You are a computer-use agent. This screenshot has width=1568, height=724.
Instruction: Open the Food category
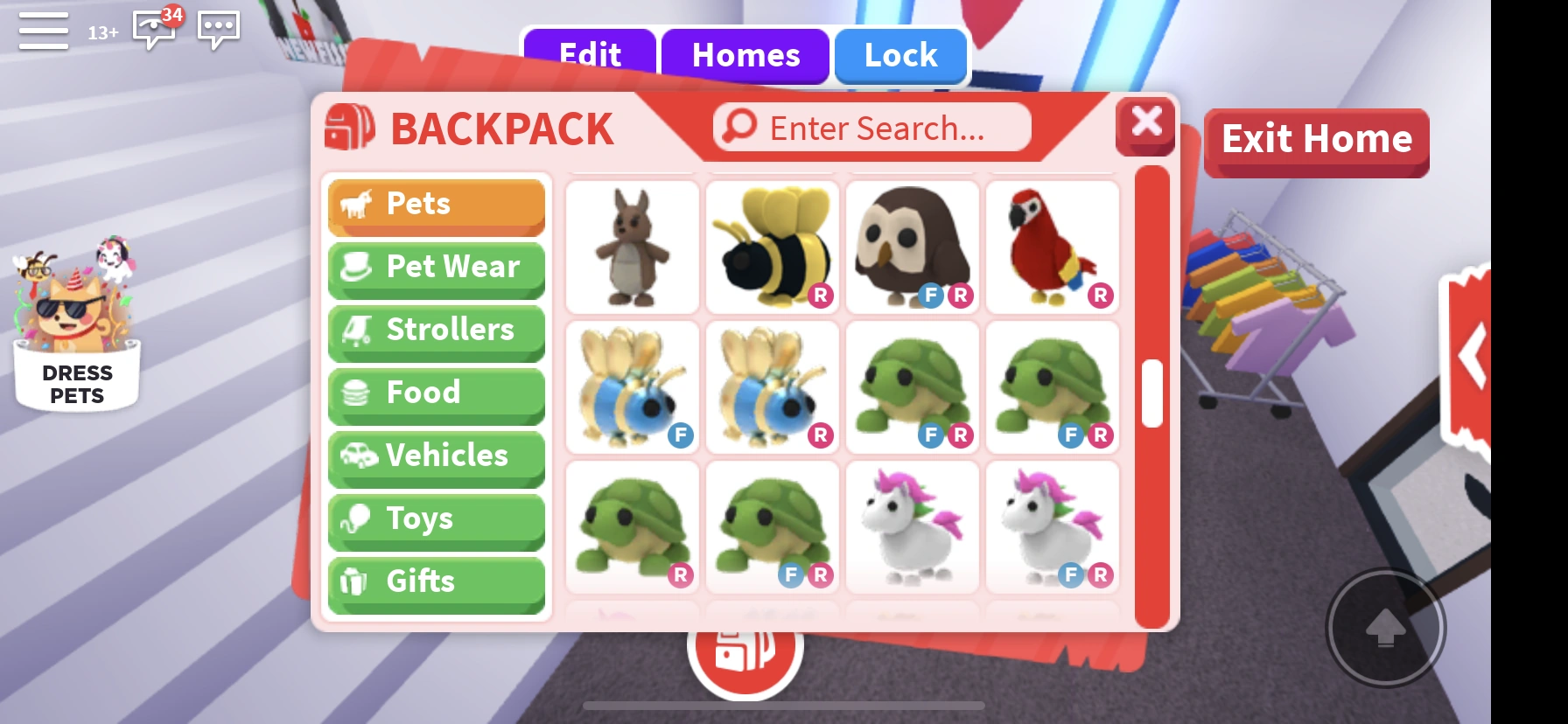(x=436, y=393)
